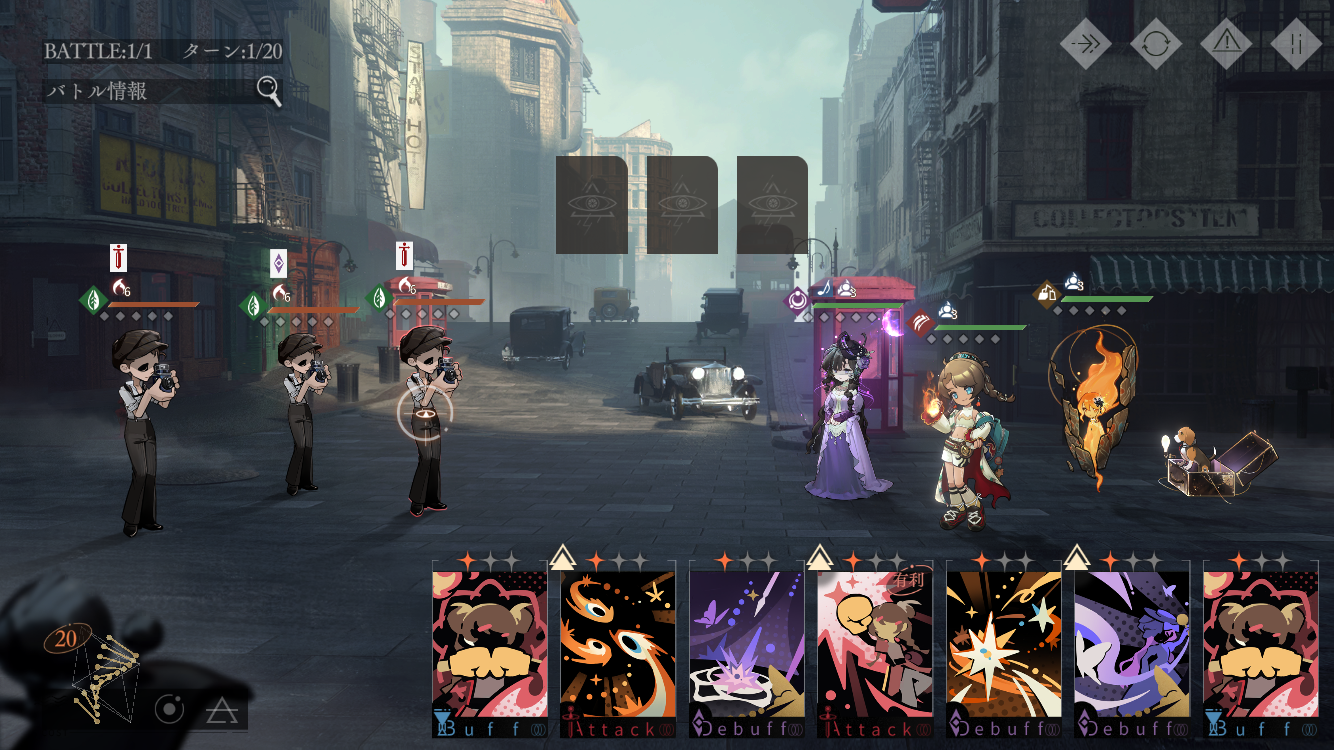Click the circle-with-dot icon beside the golden gauge
This screenshot has width=1334, height=750.
pos(170,710)
